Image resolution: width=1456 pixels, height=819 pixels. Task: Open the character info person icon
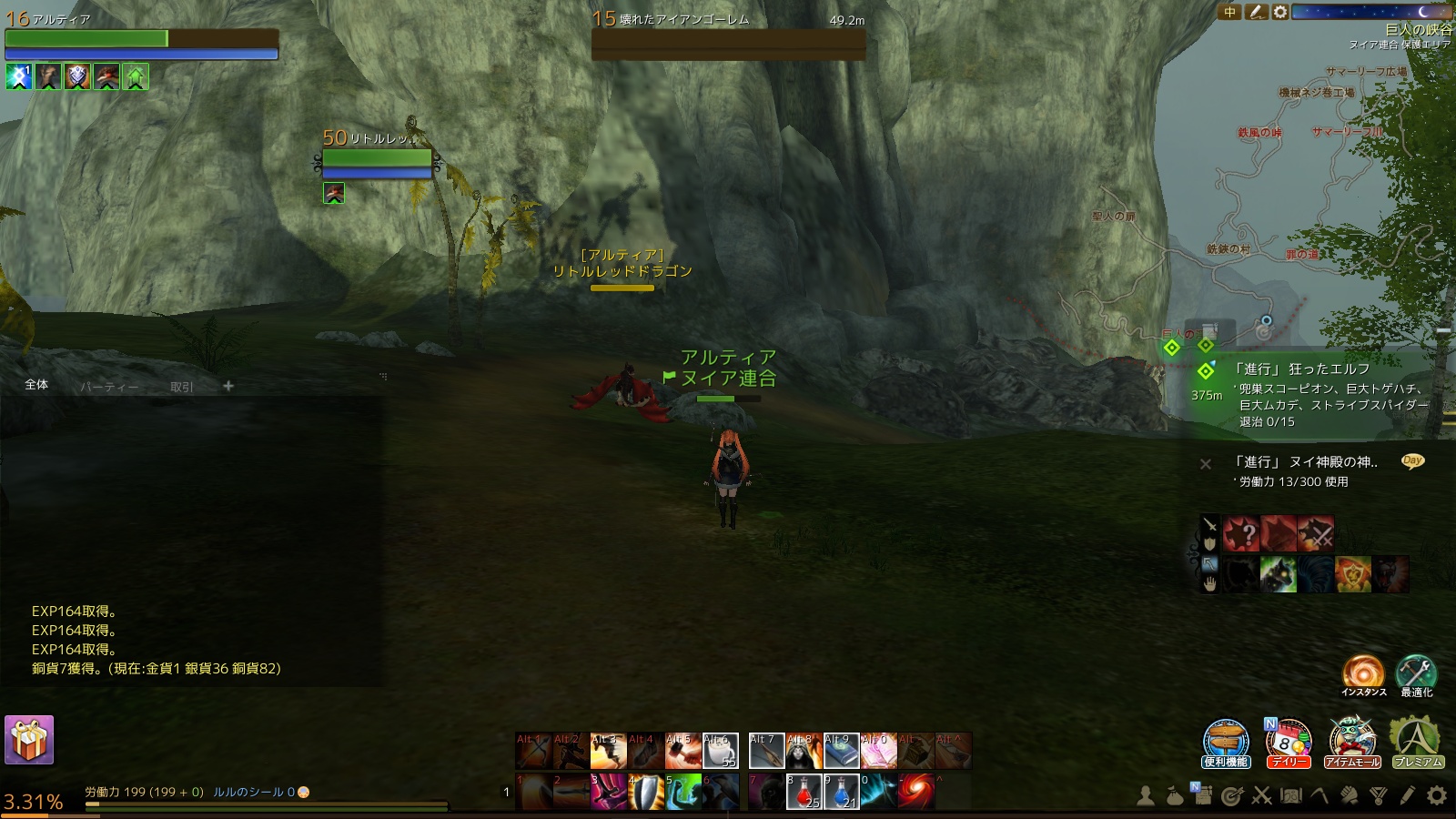pyautogui.click(x=1146, y=797)
